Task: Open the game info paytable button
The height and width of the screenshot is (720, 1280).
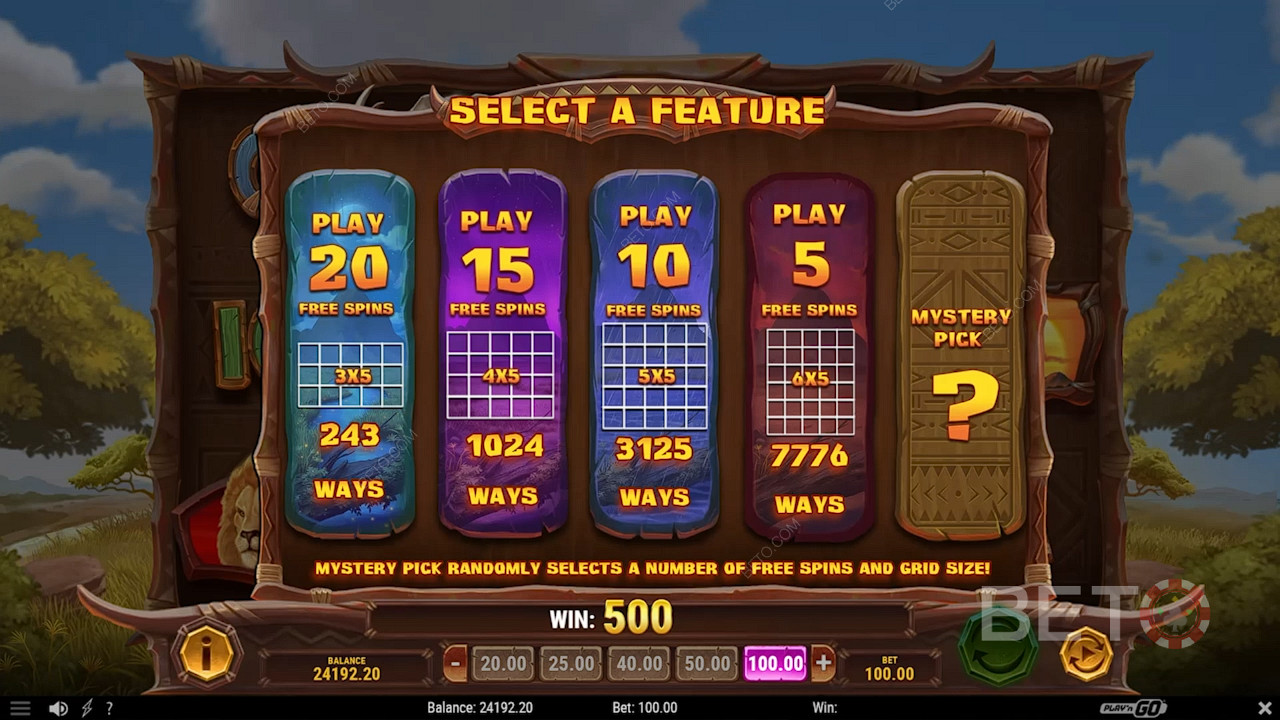Action: click(206, 655)
